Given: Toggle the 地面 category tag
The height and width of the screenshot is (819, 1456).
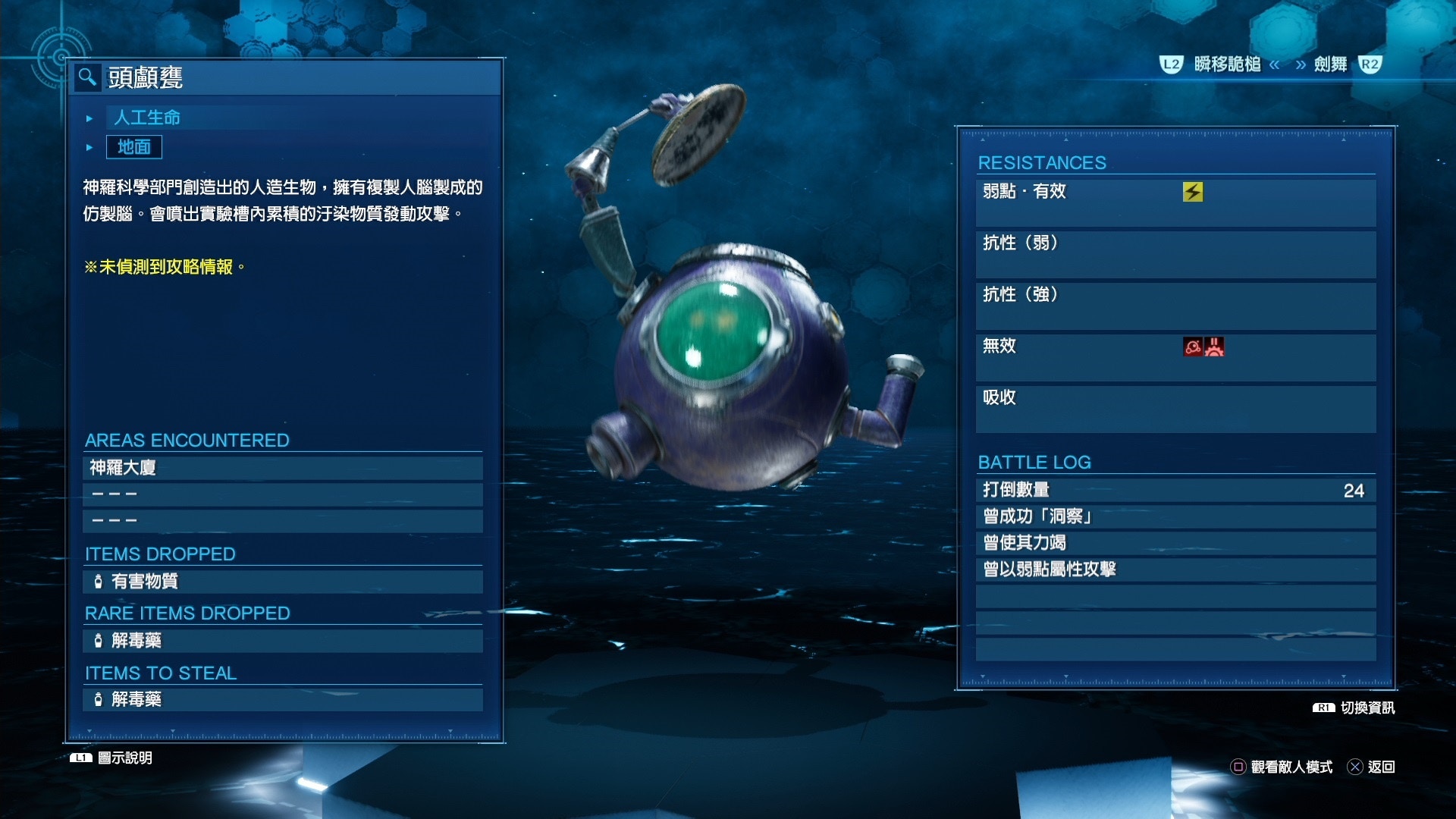Looking at the screenshot, I should click(134, 147).
